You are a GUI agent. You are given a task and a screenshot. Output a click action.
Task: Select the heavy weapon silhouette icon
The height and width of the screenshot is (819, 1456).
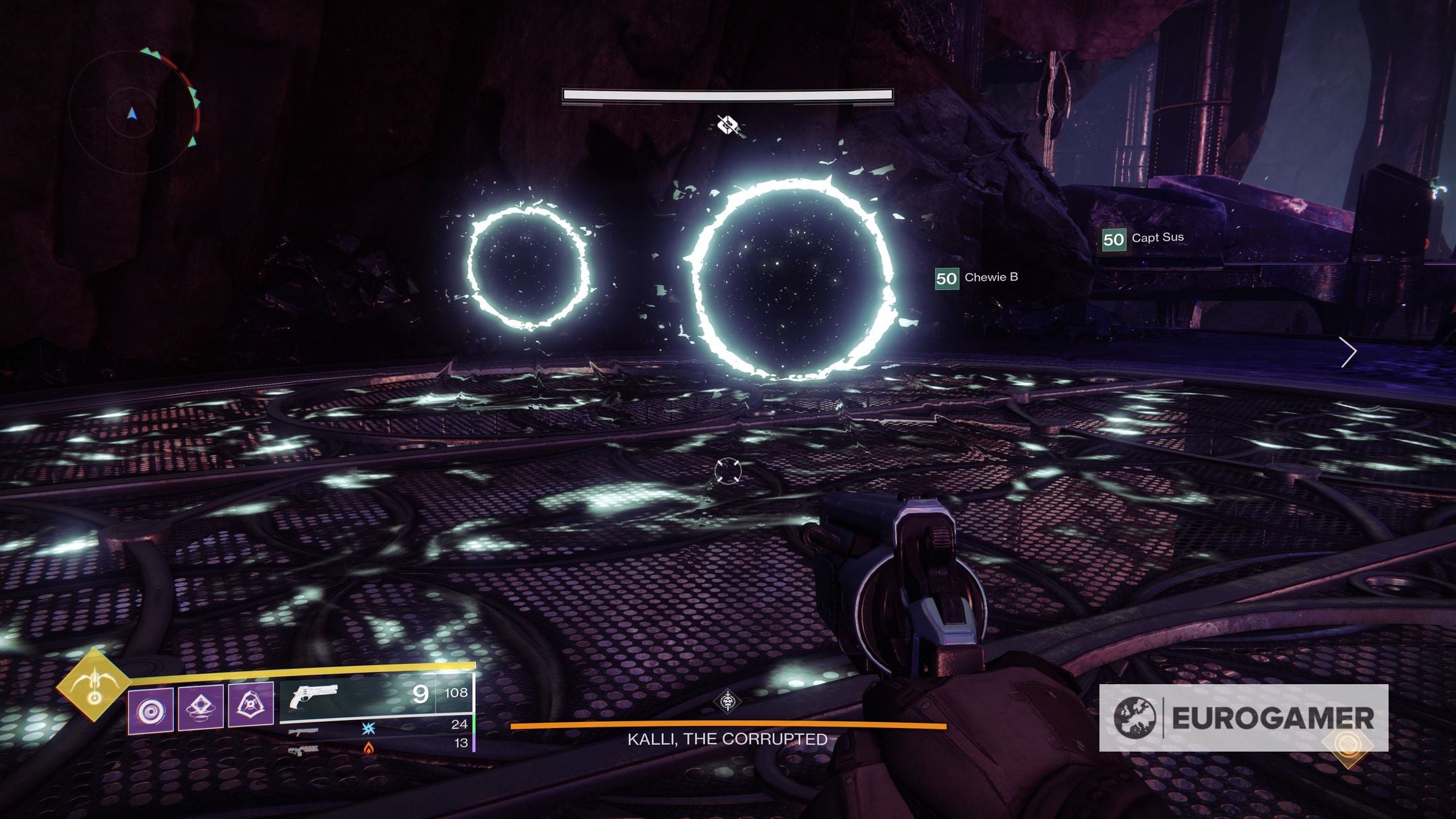point(305,751)
